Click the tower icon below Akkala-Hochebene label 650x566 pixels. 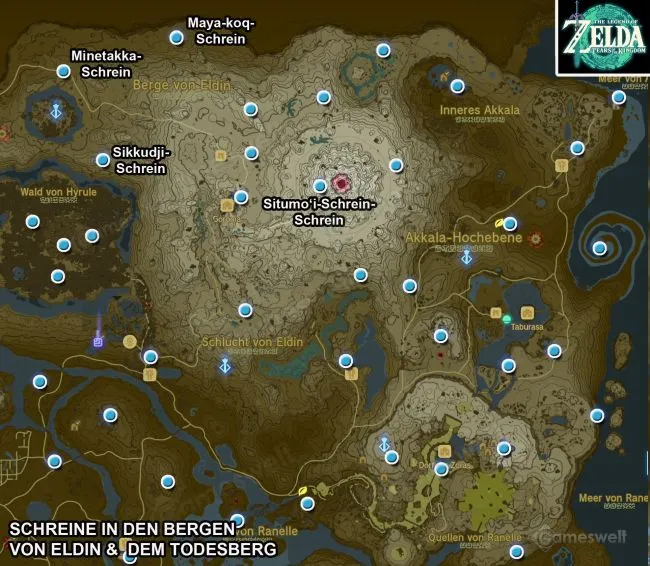pyautogui.click(x=466, y=258)
